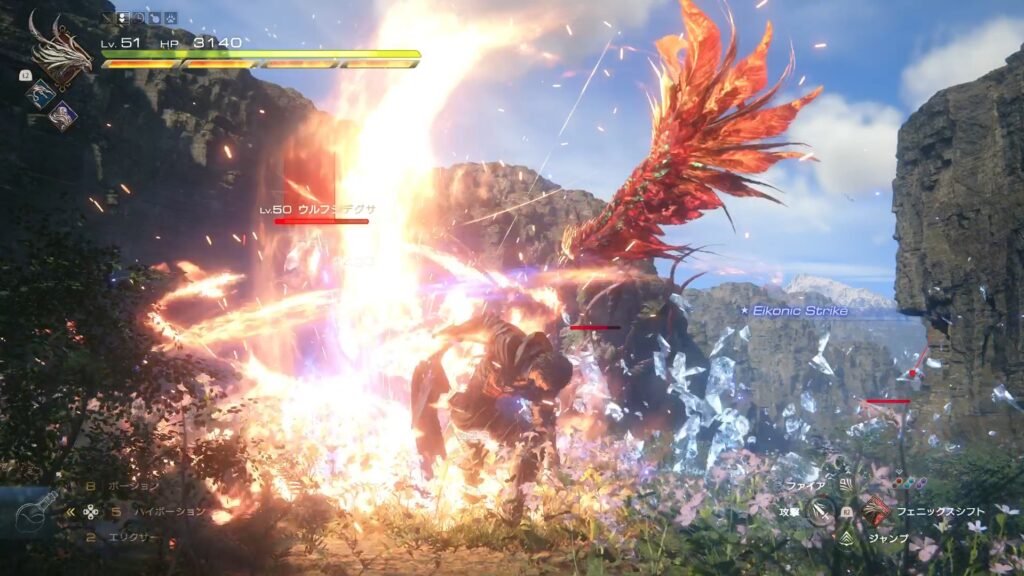Viewport: 1024px width, 576px height.
Task: Activate the フェニックスシフト ability icon
Action: (876, 510)
